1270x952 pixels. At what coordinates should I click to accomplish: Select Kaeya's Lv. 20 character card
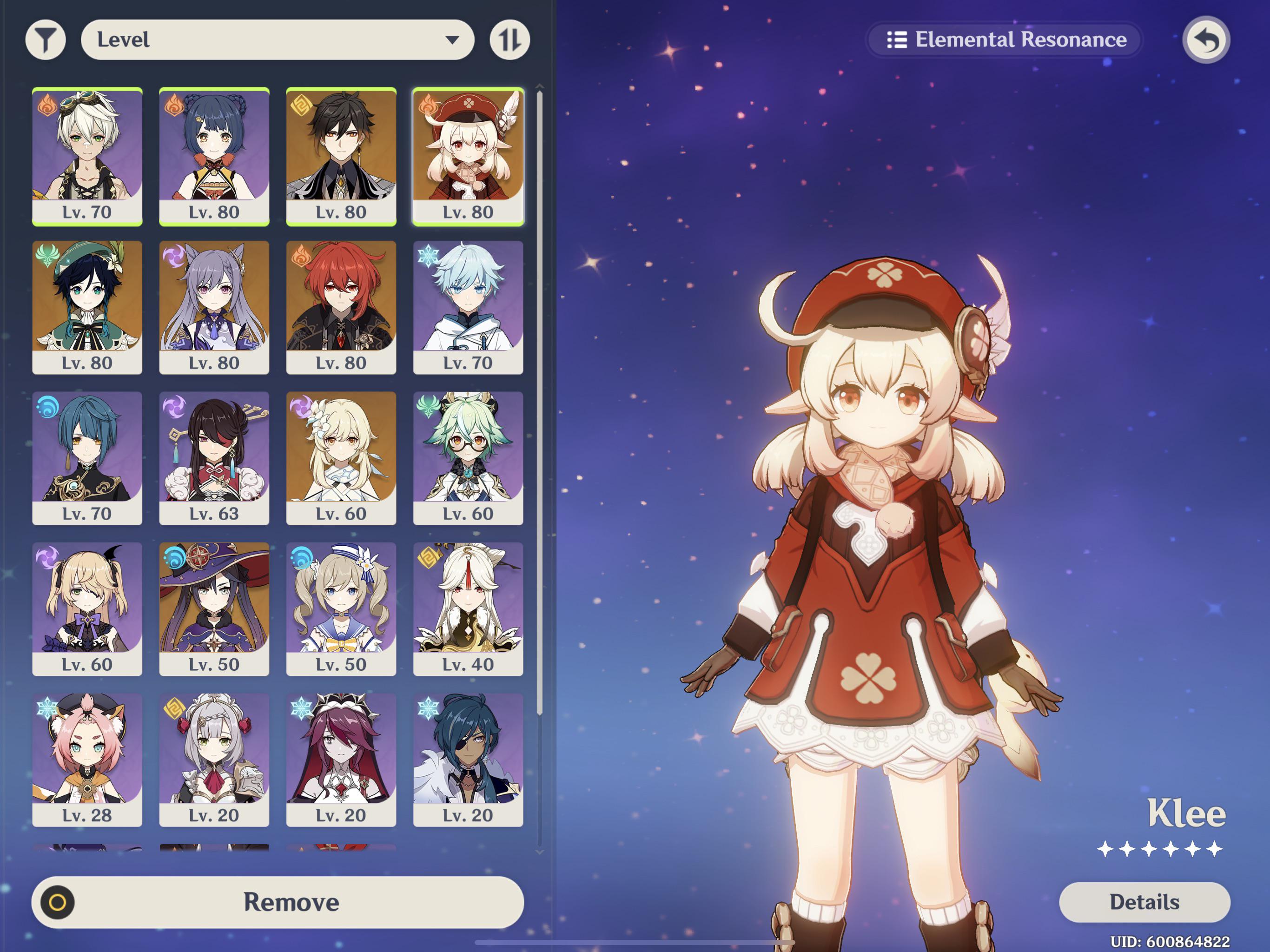point(468,760)
